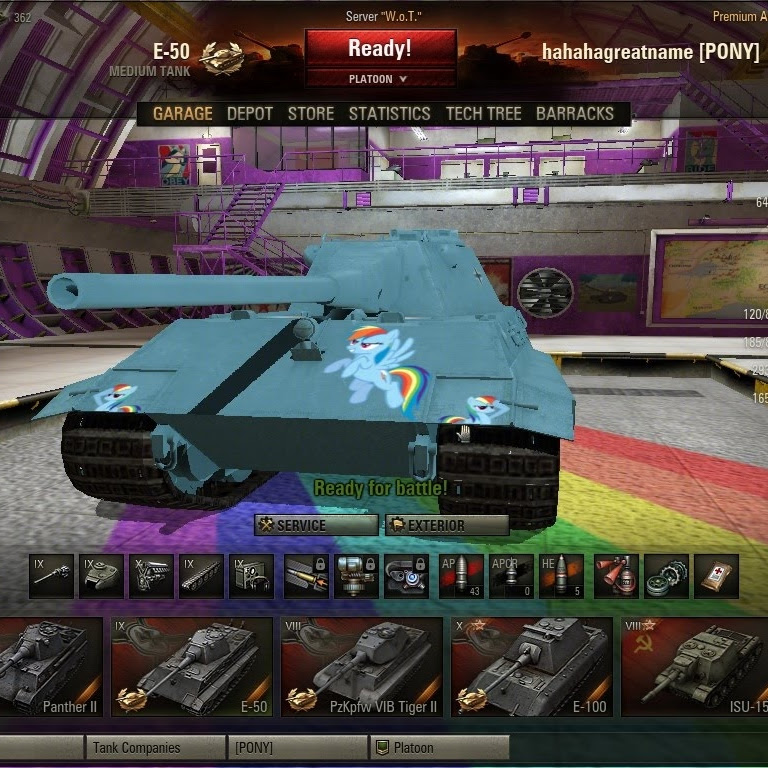Choose the E-100 tank from carousel

(x=530, y=665)
